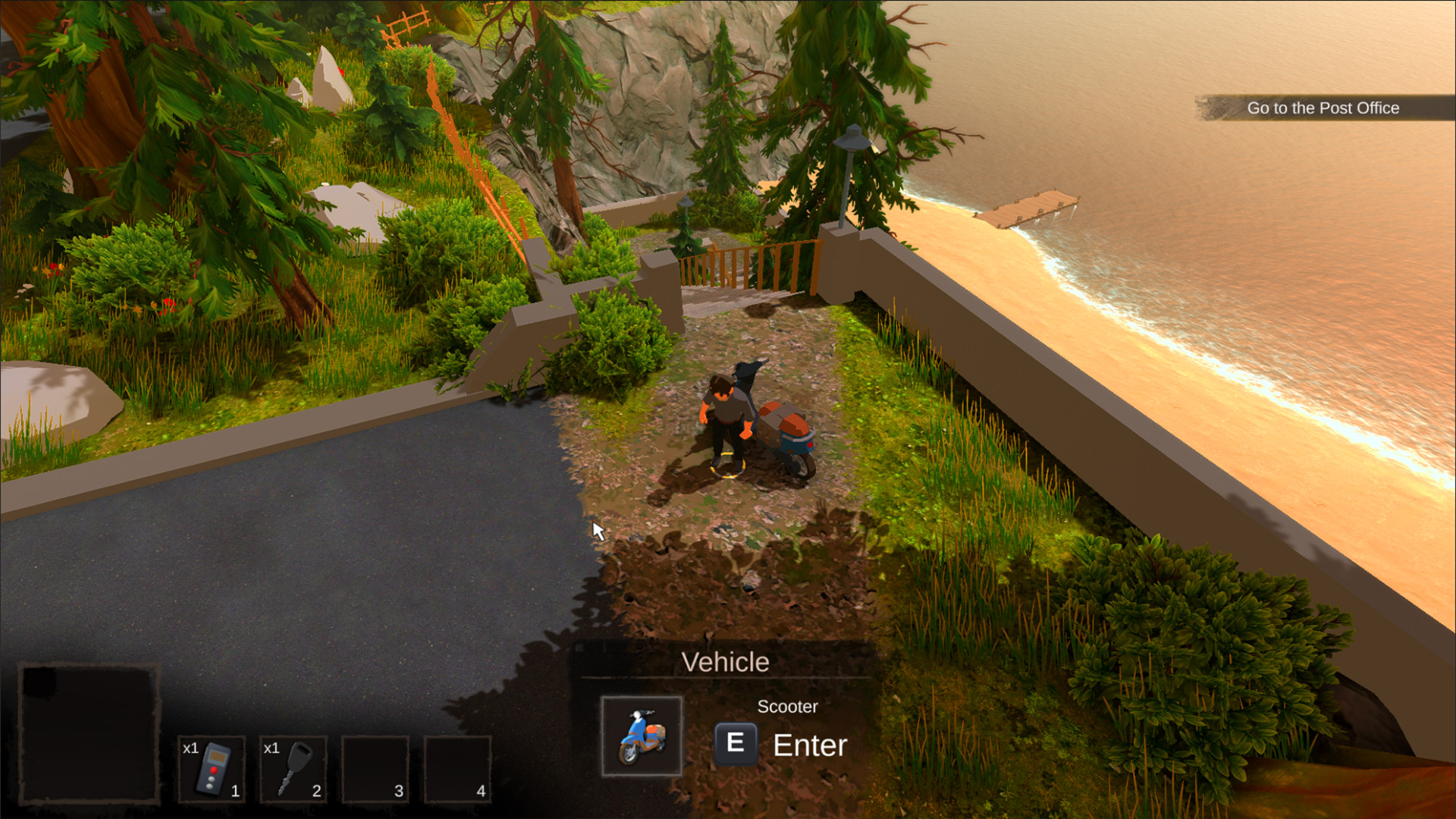This screenshot has width=1456, height=819.
Task: Click the E keyboard key icon
Action: 735,742
